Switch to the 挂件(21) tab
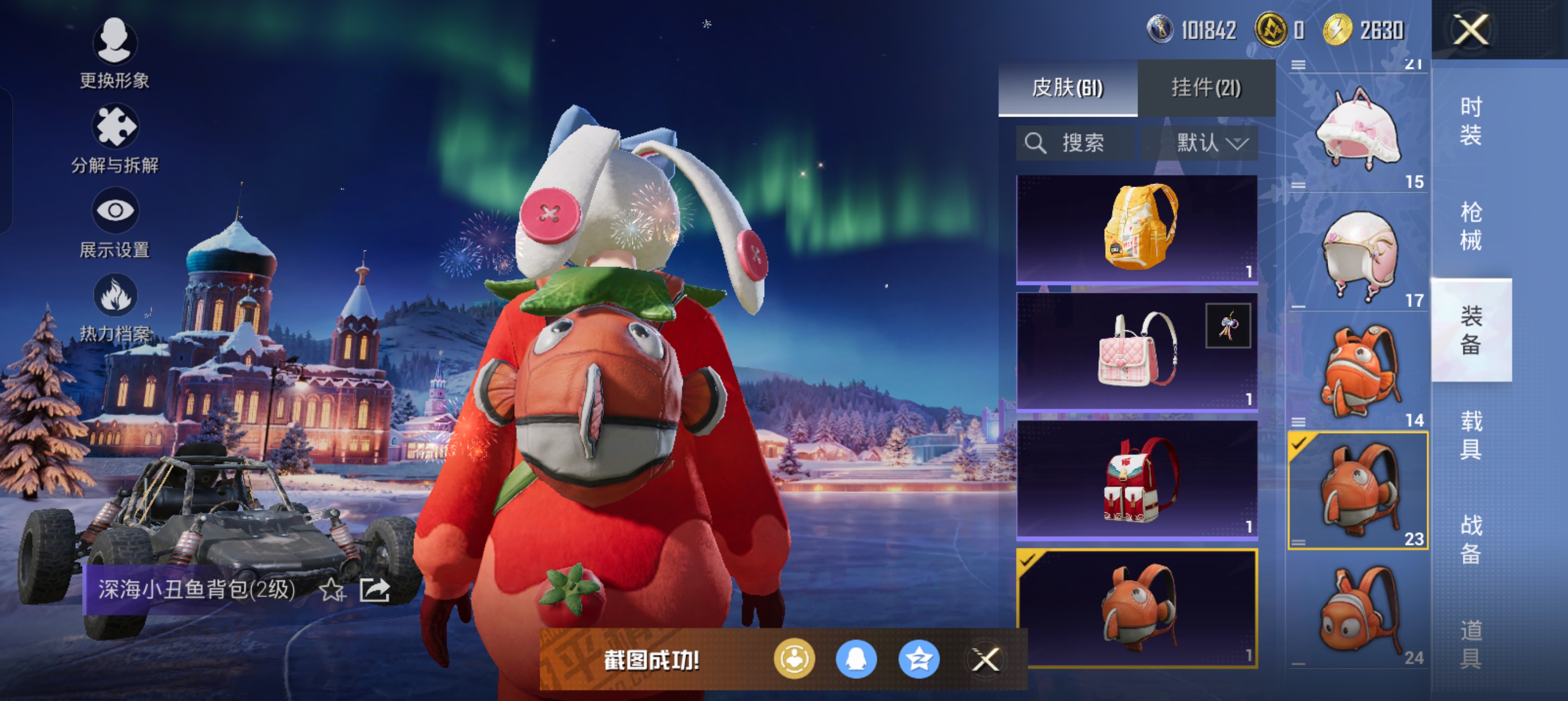 pyautogui.click(x=1206, y=88)
